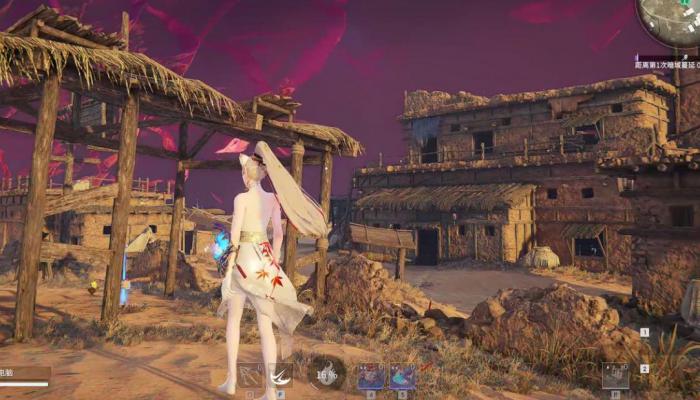Select the grey item slot at bottom right

tap(615, 376)
